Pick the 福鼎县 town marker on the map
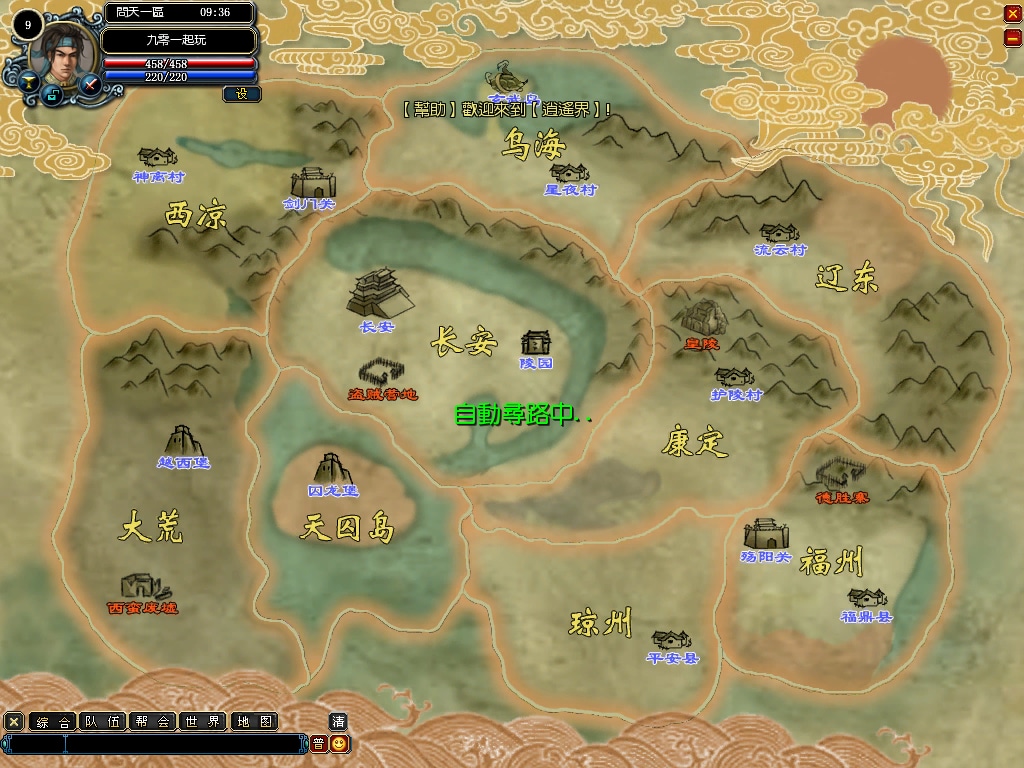1024x768 pixels. (x=867, y=602)
